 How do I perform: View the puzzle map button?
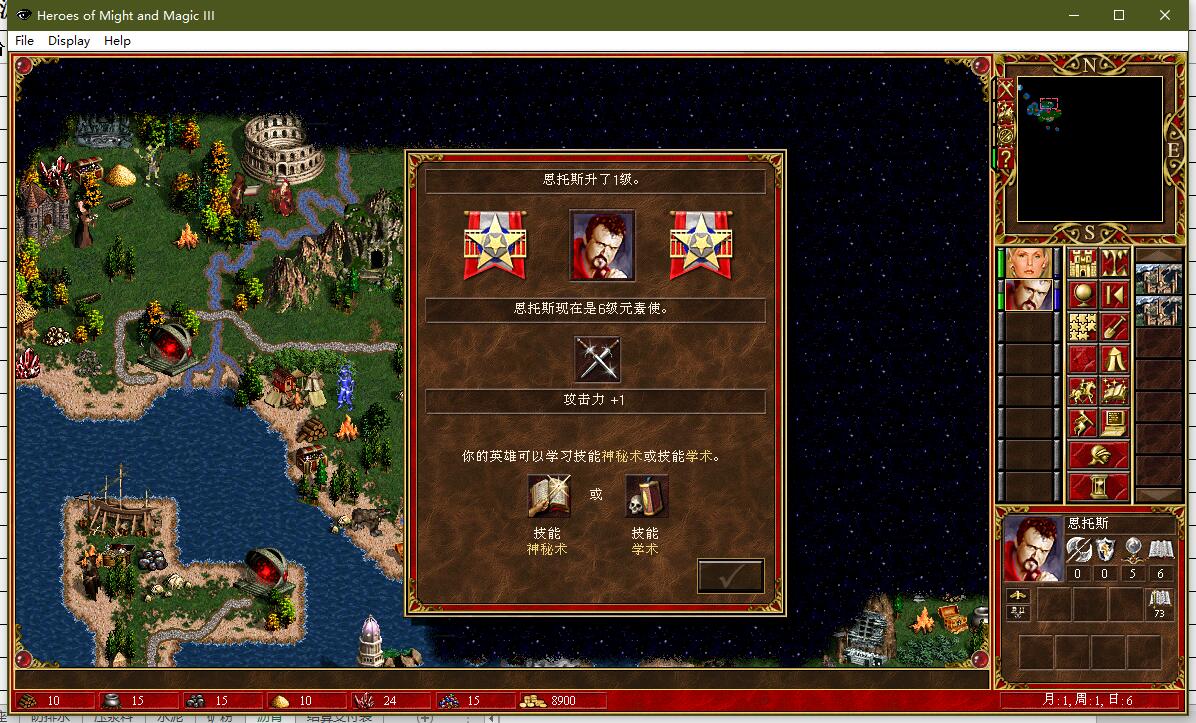[1083, 327]
